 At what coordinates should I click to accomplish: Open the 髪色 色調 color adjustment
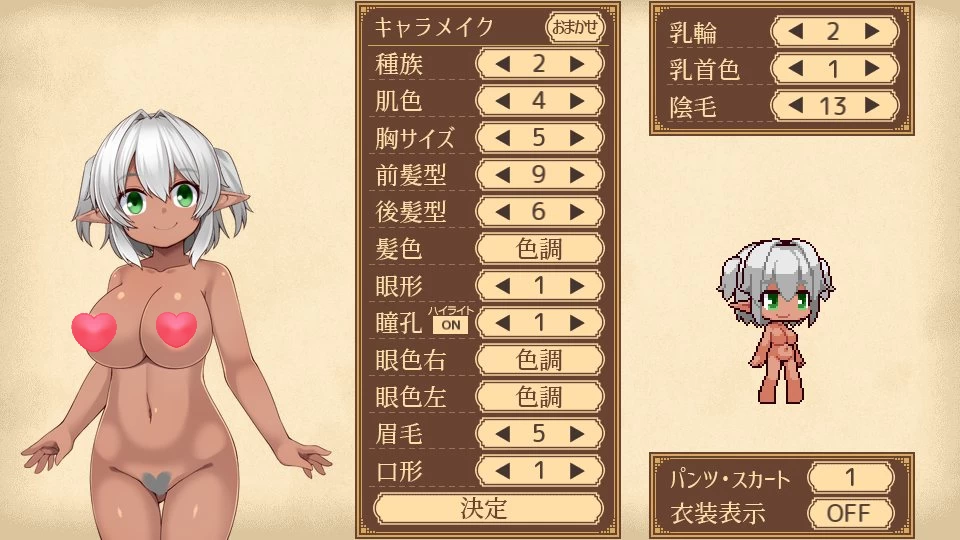(540, 249)
